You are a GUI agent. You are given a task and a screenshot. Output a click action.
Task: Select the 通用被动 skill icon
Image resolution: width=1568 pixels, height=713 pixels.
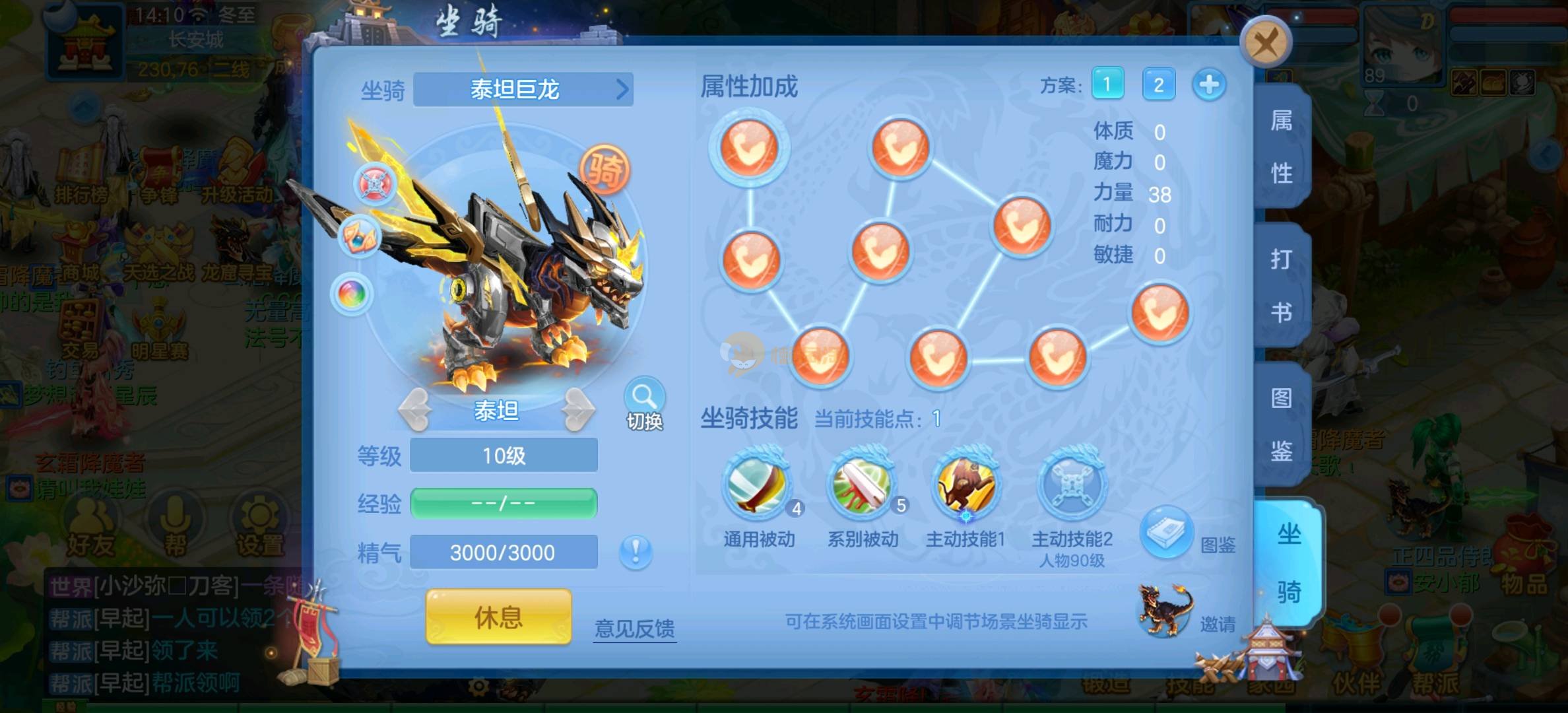[756, 485]
